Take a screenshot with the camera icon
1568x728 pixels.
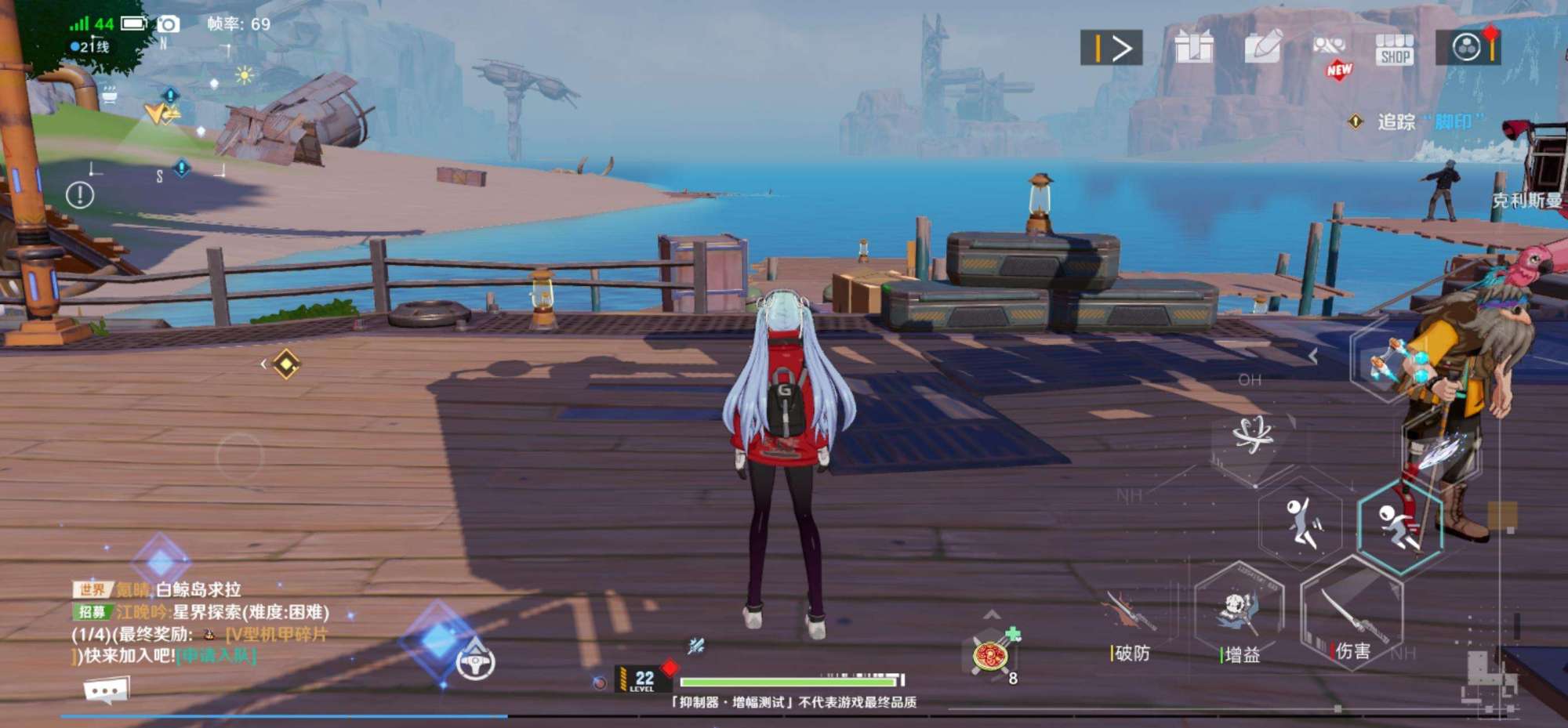pos(168,24)
